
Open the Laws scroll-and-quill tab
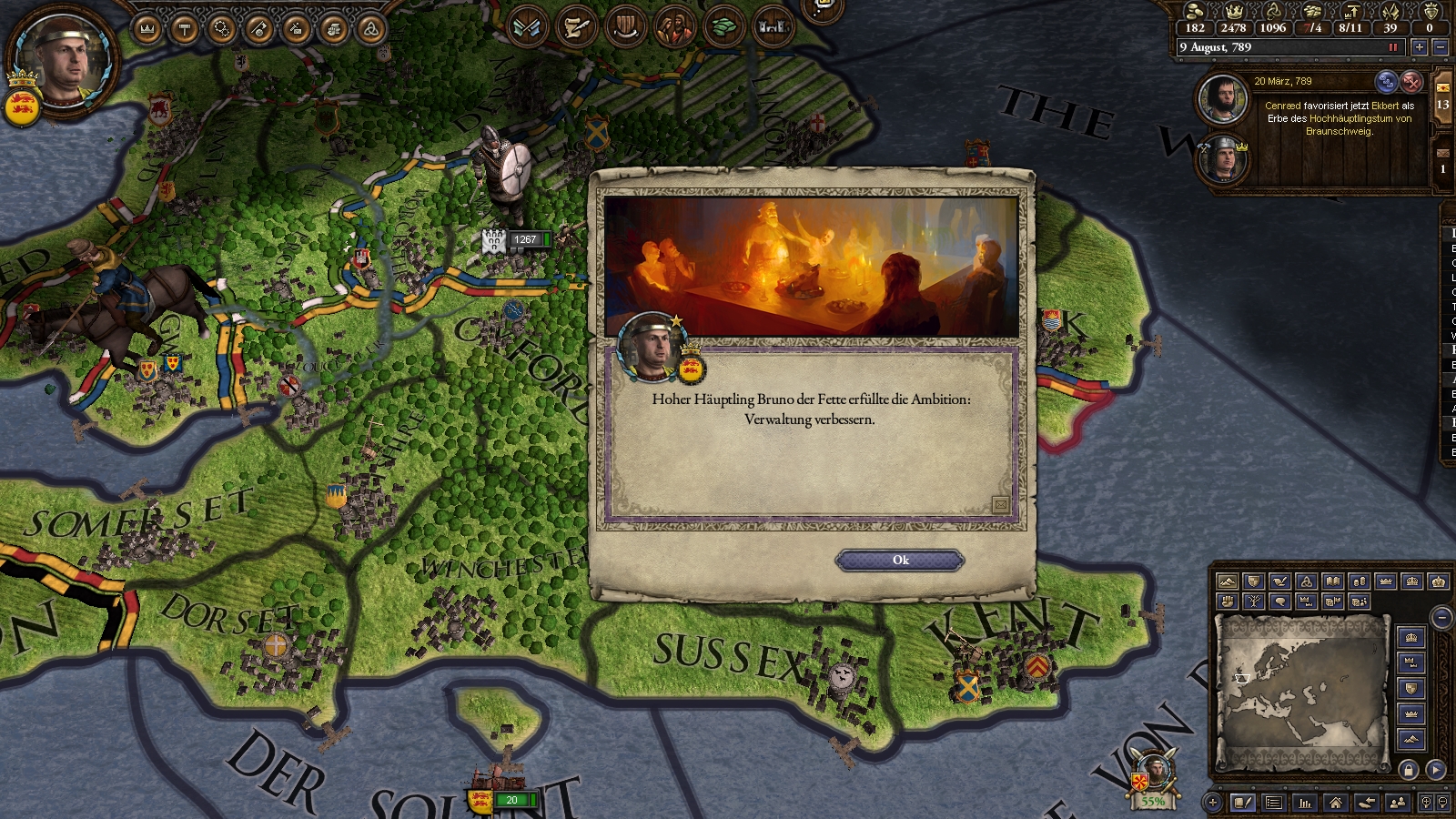tap(575, 27)
